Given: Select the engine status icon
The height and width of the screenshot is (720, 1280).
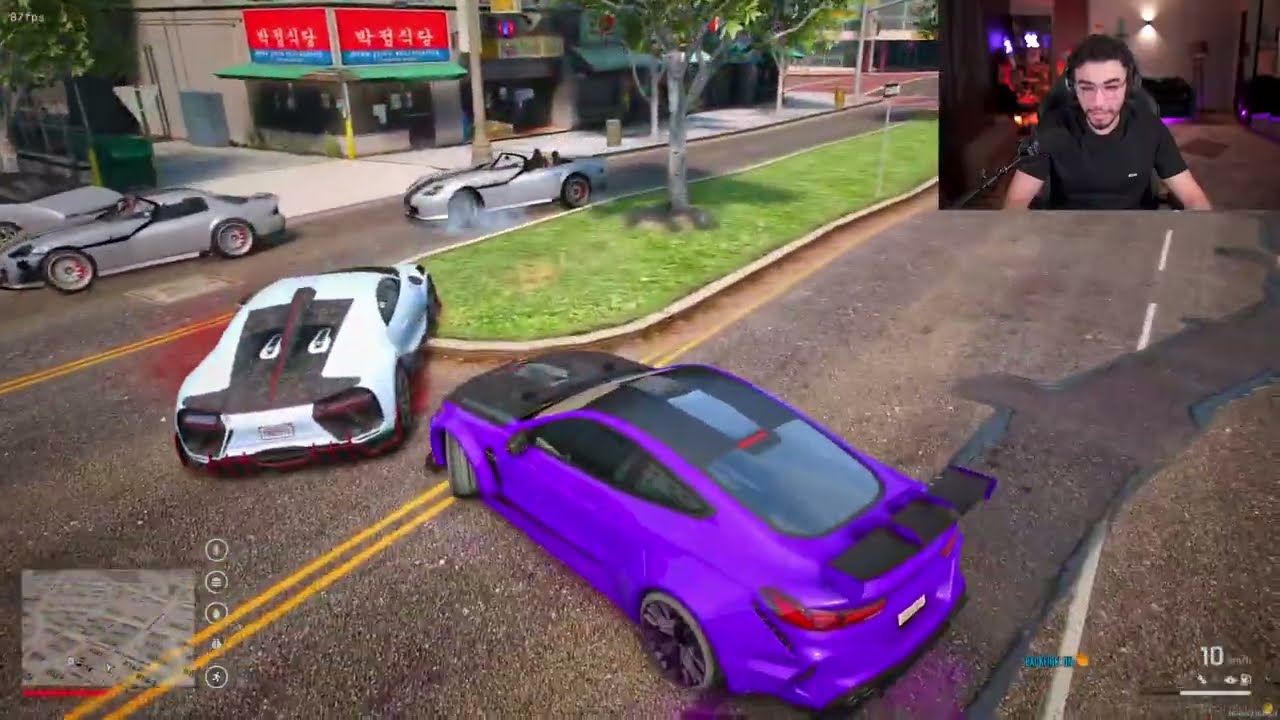Looking at the screenshot, I should click(x=1245, y=679).
